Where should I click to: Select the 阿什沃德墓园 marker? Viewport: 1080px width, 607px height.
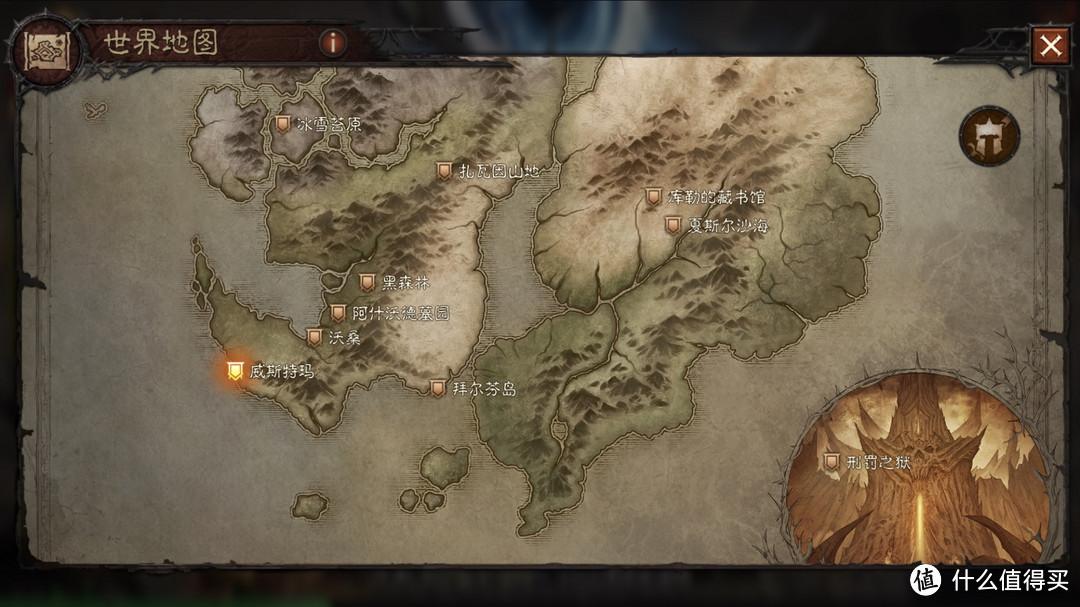338,313
